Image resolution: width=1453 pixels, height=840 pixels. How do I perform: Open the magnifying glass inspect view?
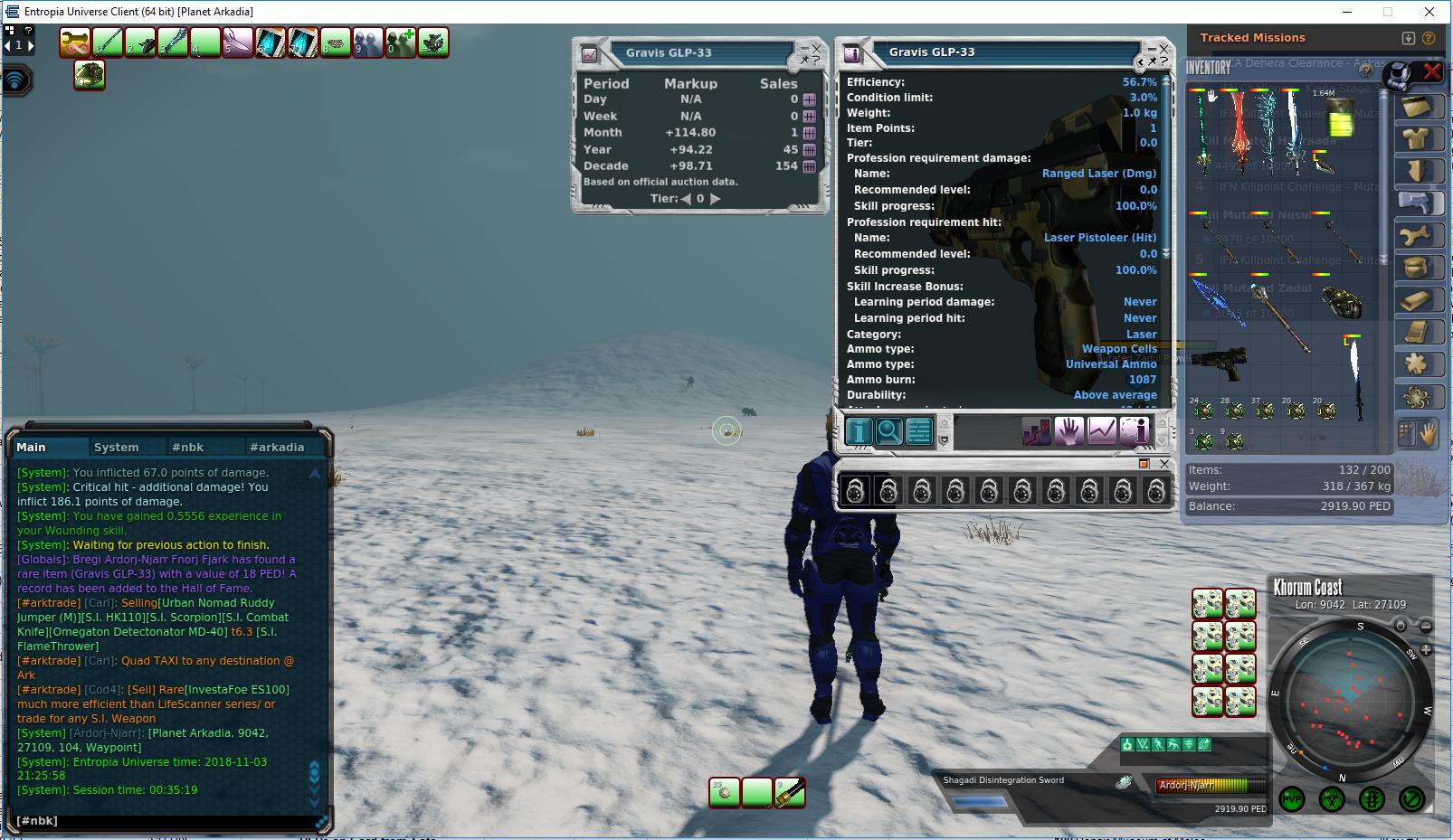pyautogui.click(x=888, y=431)
